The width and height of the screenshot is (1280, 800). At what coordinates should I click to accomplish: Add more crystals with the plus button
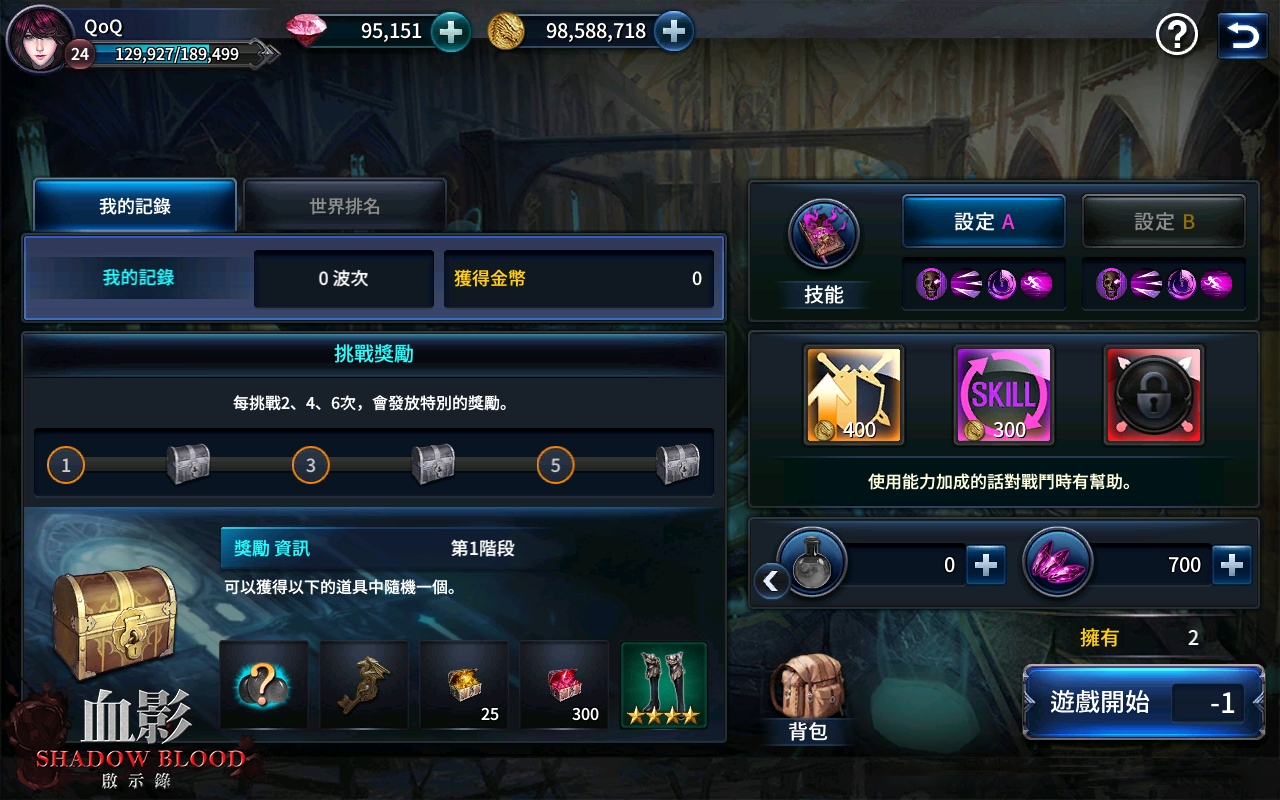[x=1231, y=564]
